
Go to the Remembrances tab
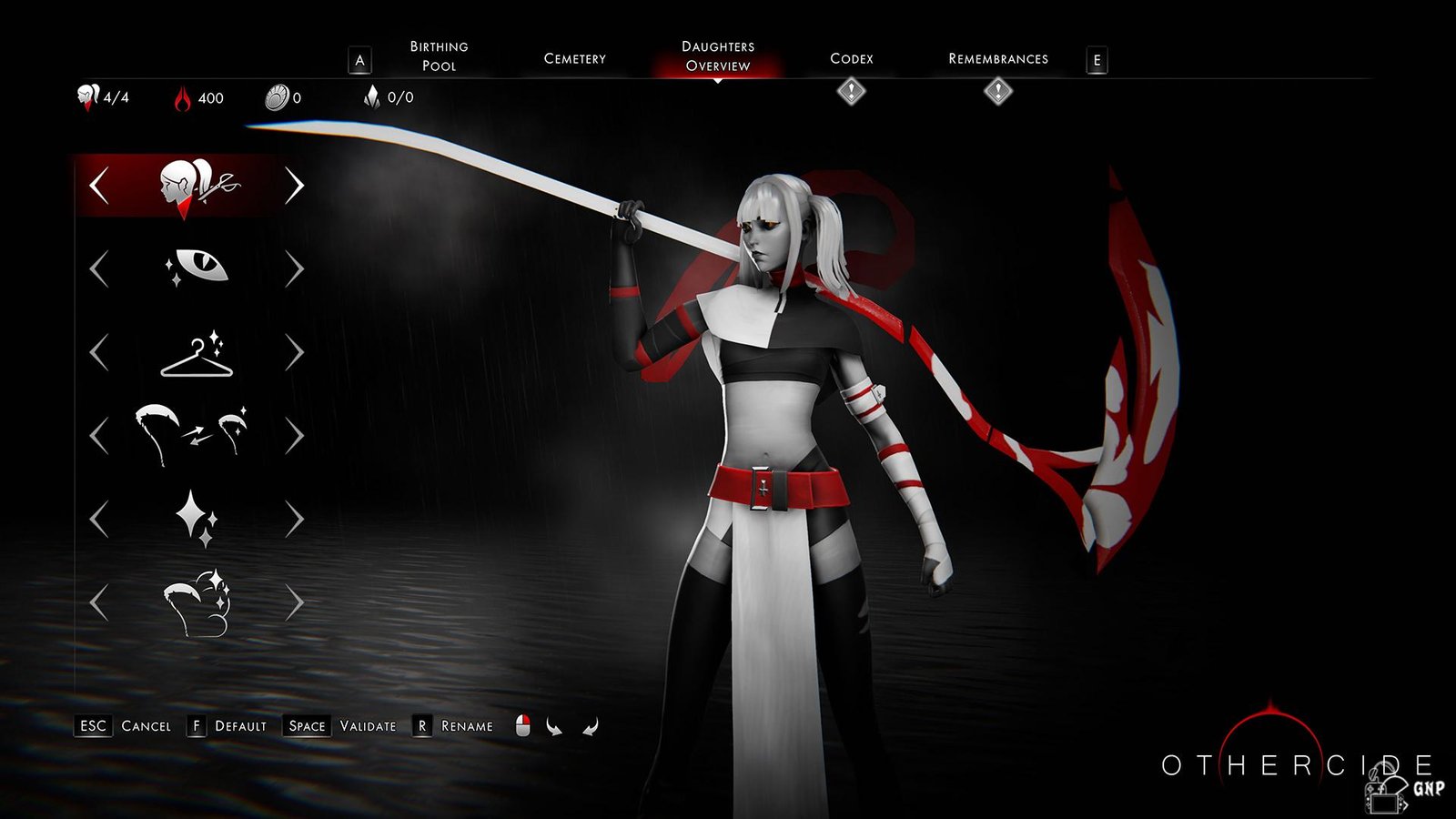tap(997, 58)
